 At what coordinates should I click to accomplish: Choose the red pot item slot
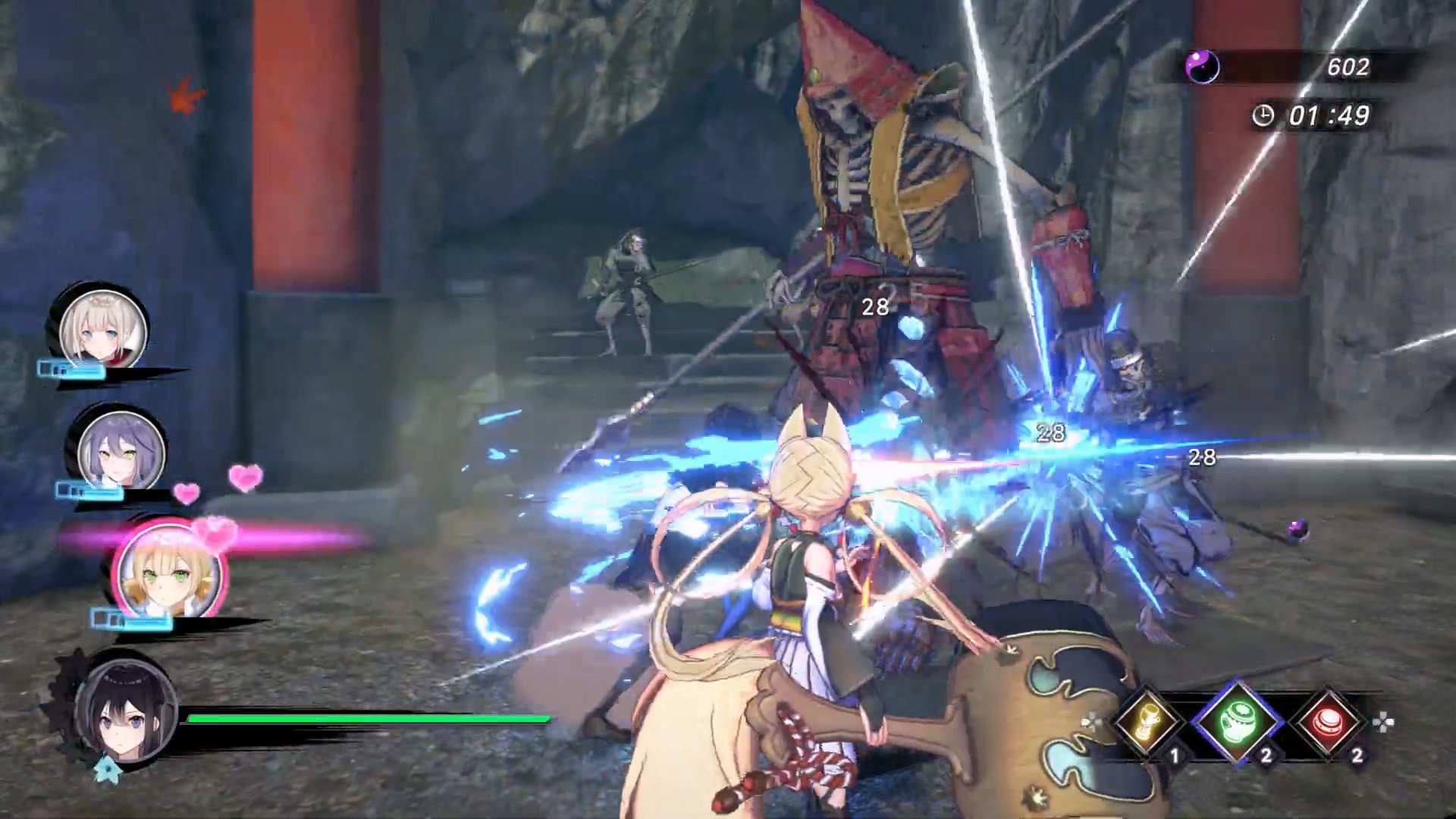point(1329,722)
